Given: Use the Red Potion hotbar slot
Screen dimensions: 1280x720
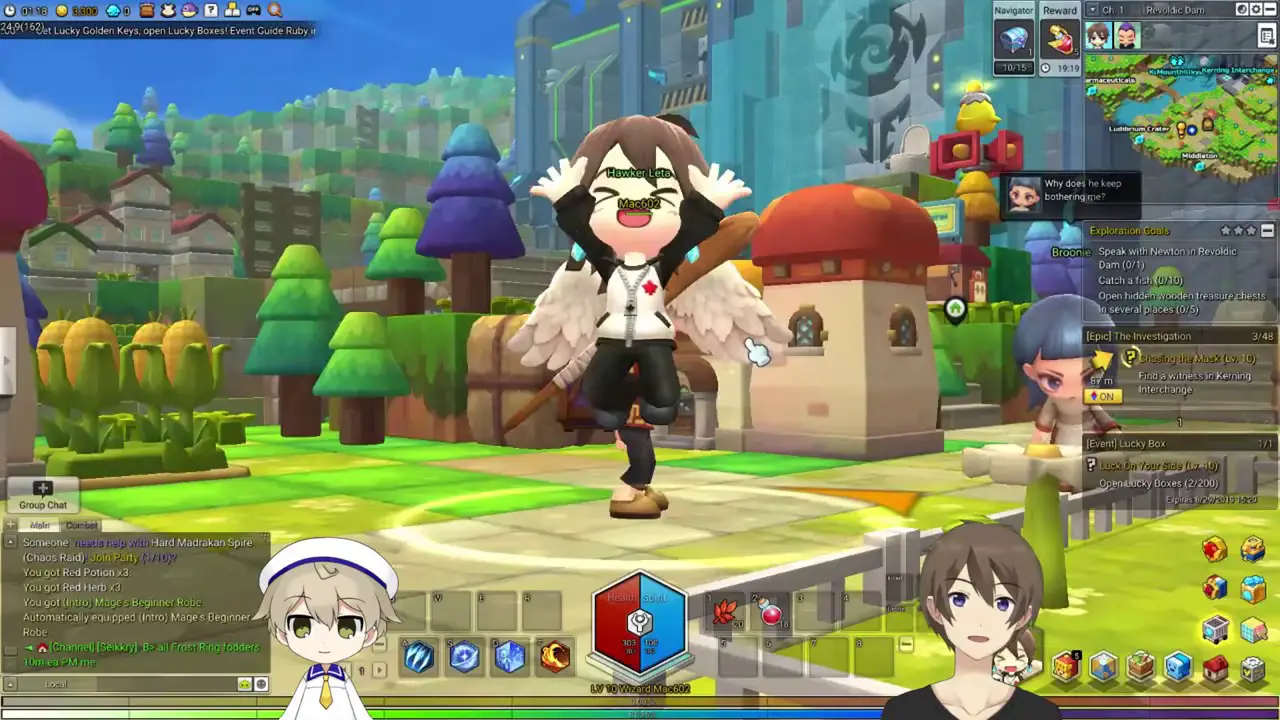Looking at the screenshot, I should coord(771,613).
